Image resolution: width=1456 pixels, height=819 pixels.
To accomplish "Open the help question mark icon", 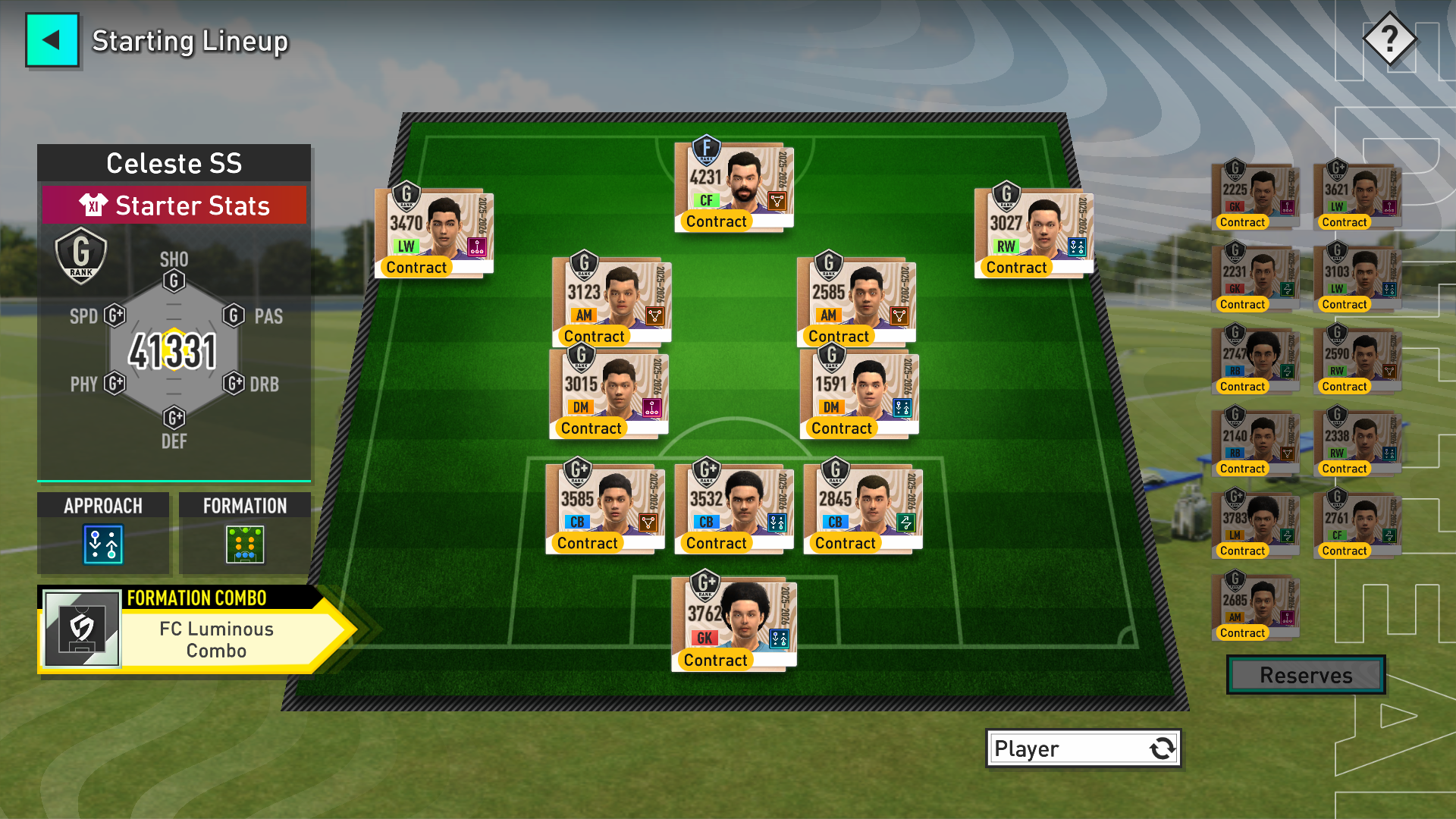I will click(x=1389, y=39).
